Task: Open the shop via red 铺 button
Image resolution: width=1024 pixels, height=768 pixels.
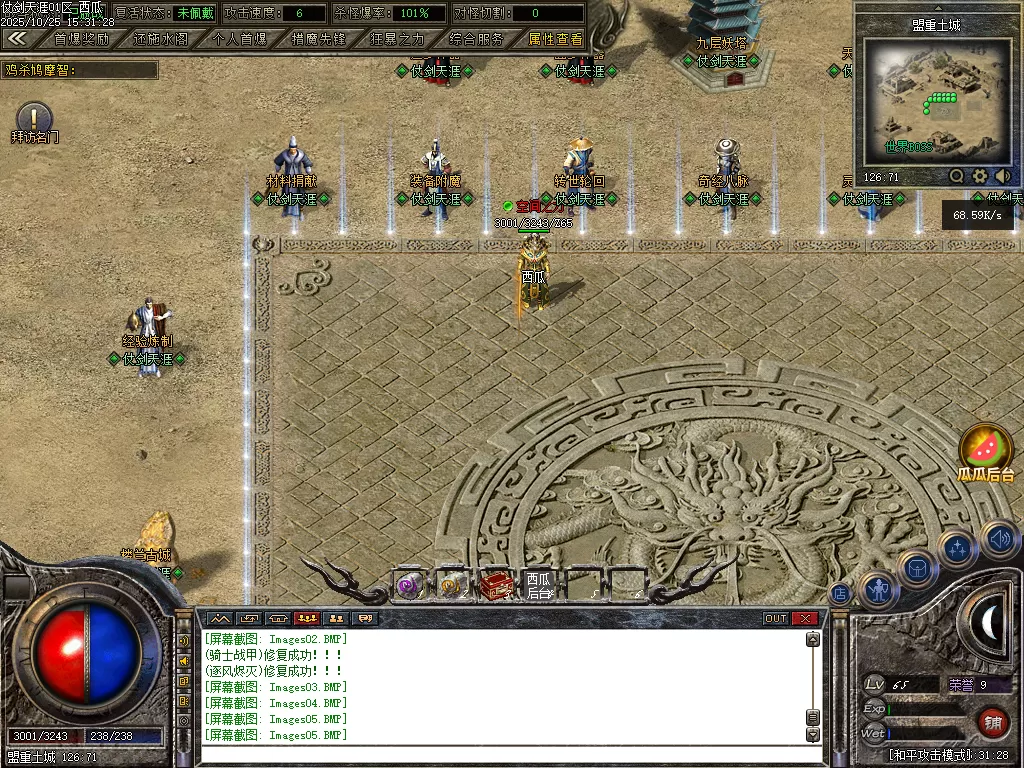Action: pyautogui.click(x=991, y=721)
